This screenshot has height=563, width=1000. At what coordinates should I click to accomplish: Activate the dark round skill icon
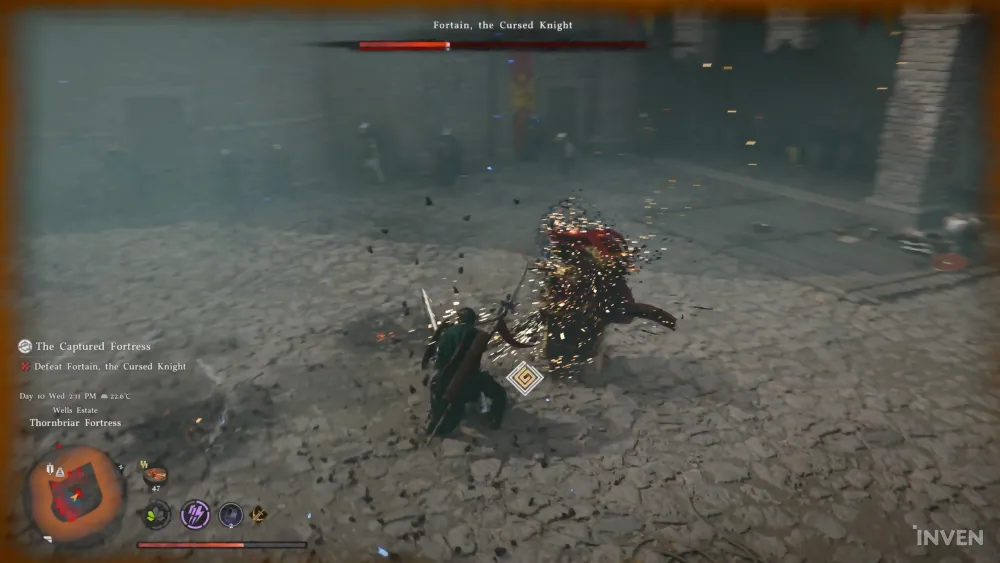click(x=230, y=515)
